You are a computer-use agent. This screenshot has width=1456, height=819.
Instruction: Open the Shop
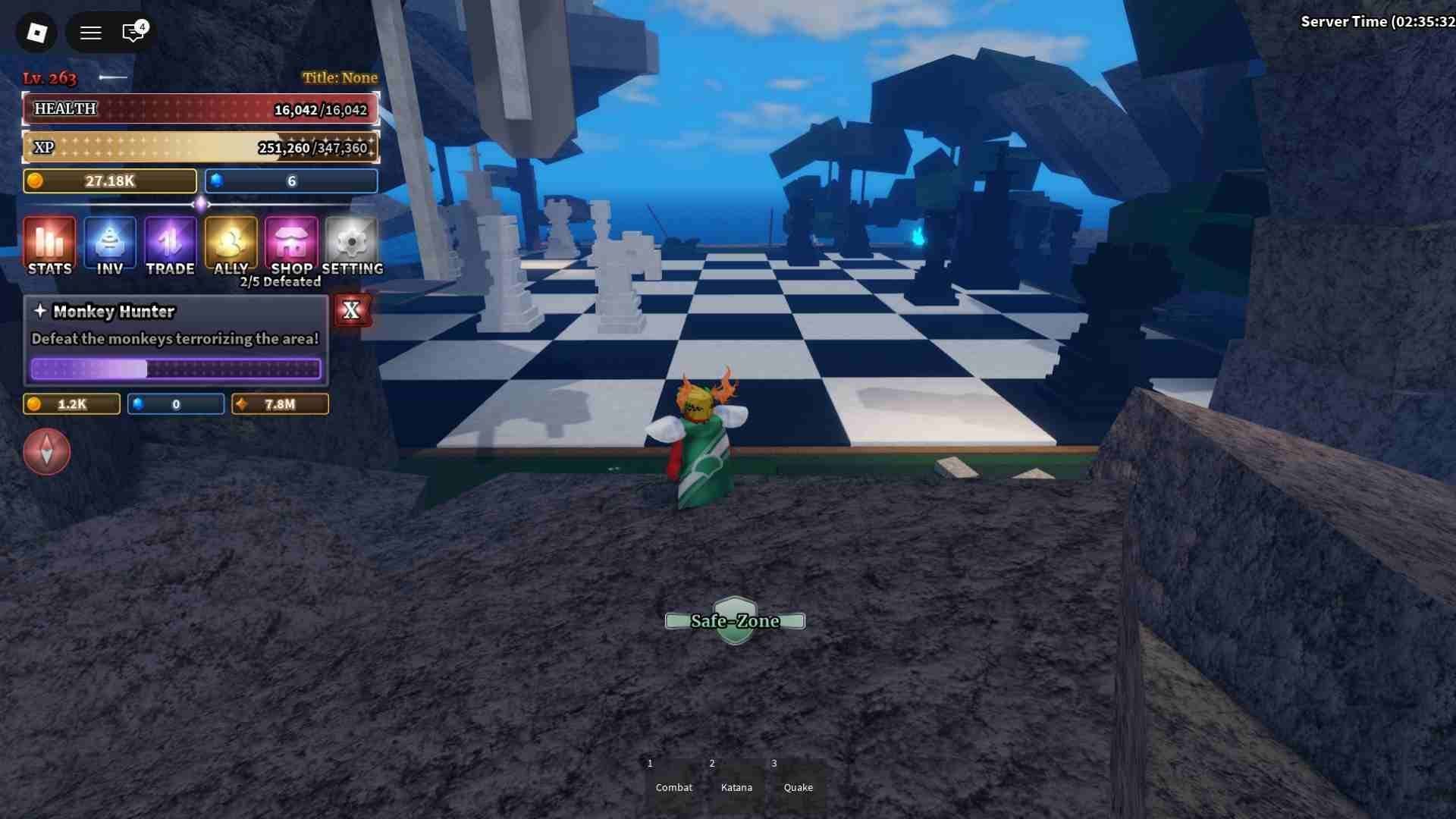(x=291, y=245)
